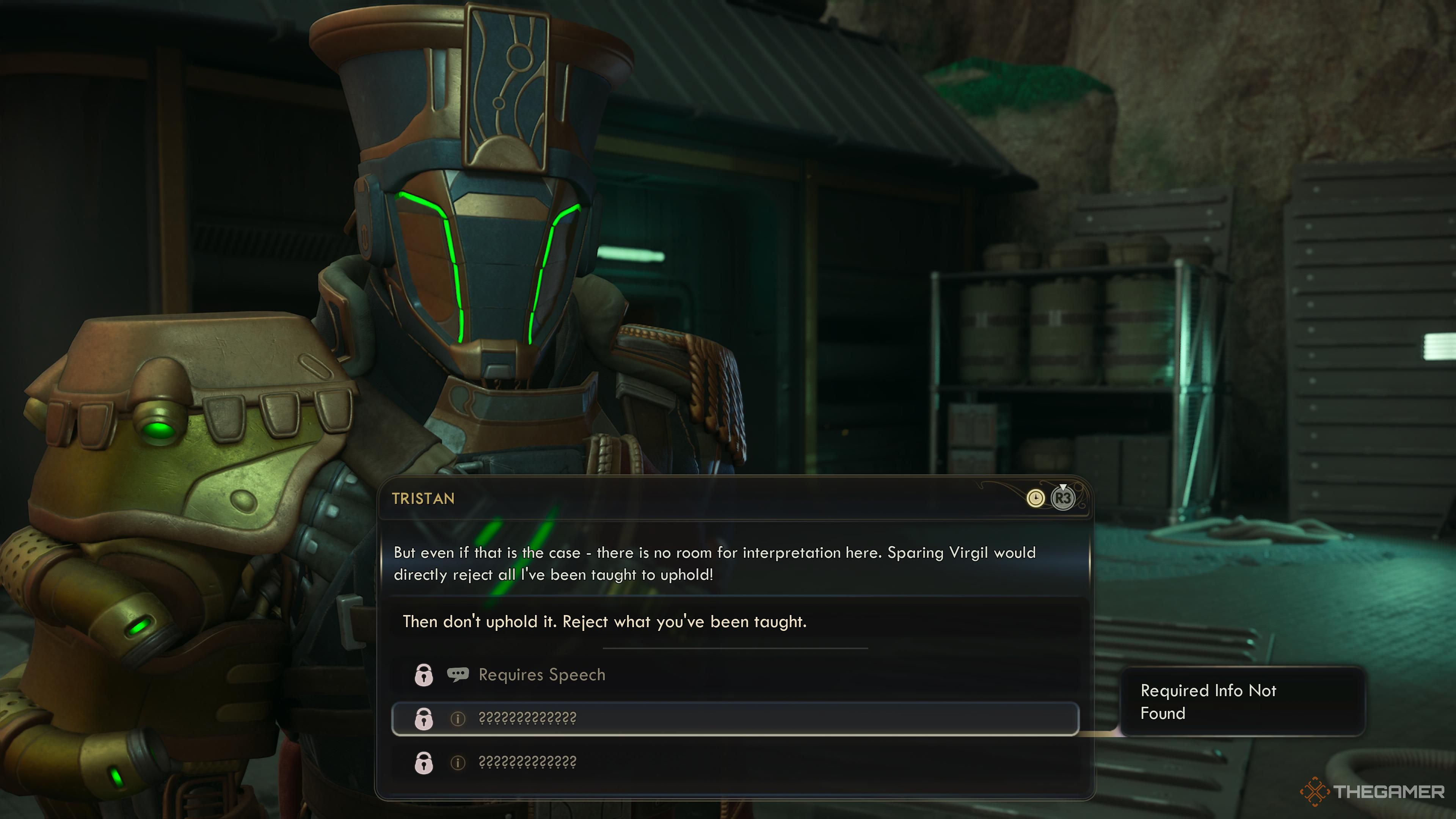This screenshot has height=819, width=1456.
Task: Pick the highlighted locked question-mark reply
Action: (735, 719)
